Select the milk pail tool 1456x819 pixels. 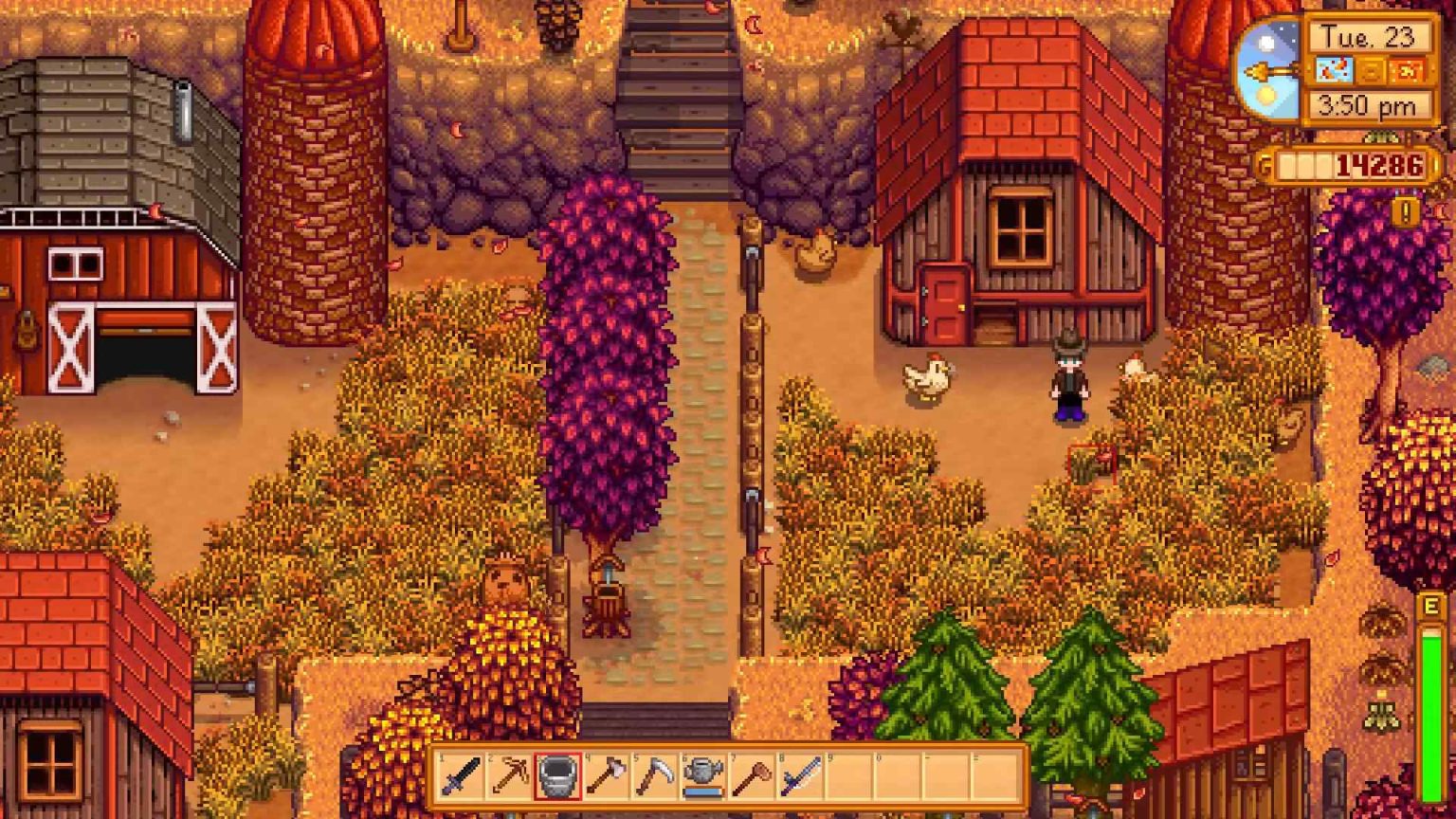pos(557,777)
